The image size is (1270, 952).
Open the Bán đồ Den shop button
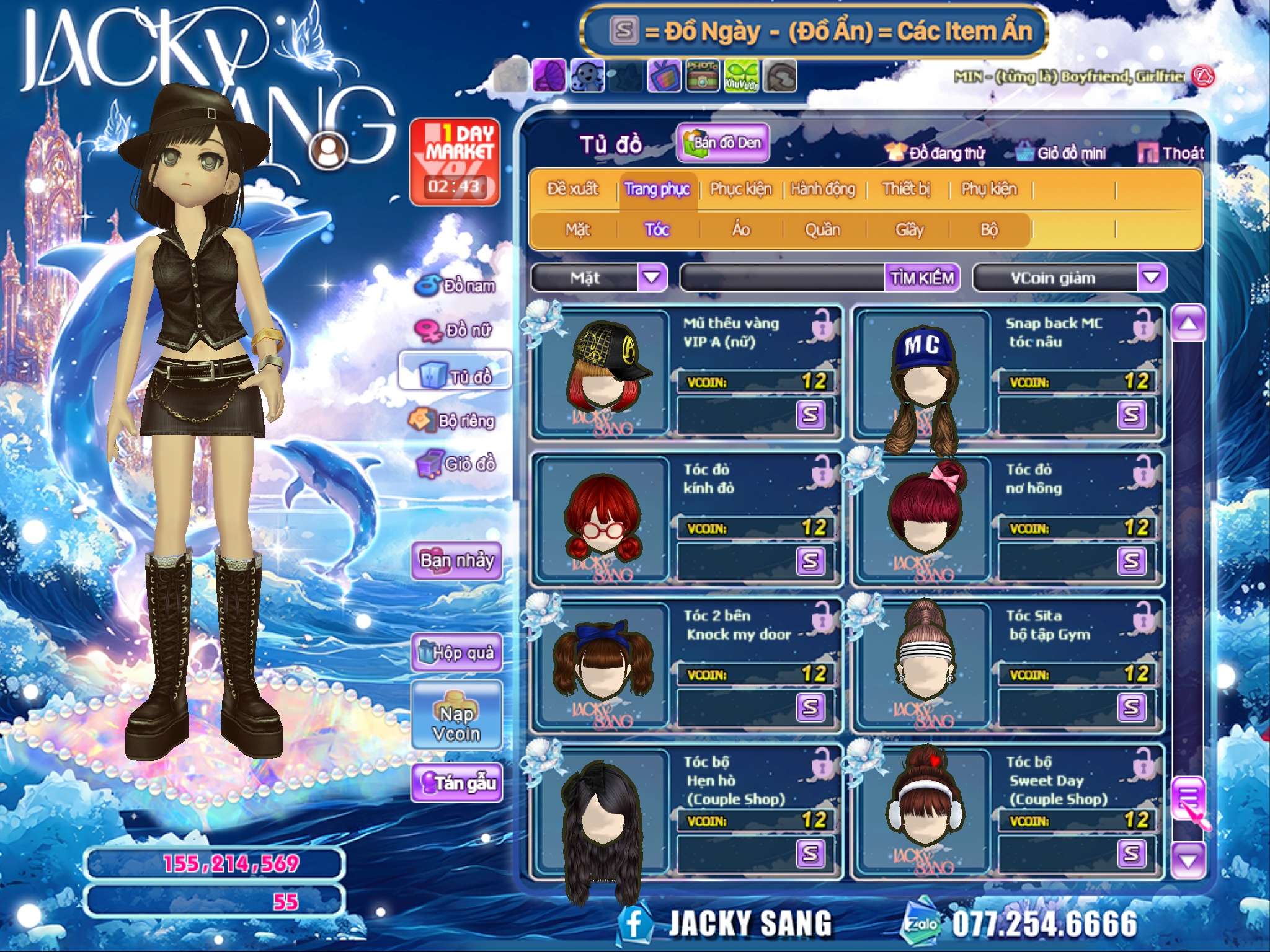point(722,143)
